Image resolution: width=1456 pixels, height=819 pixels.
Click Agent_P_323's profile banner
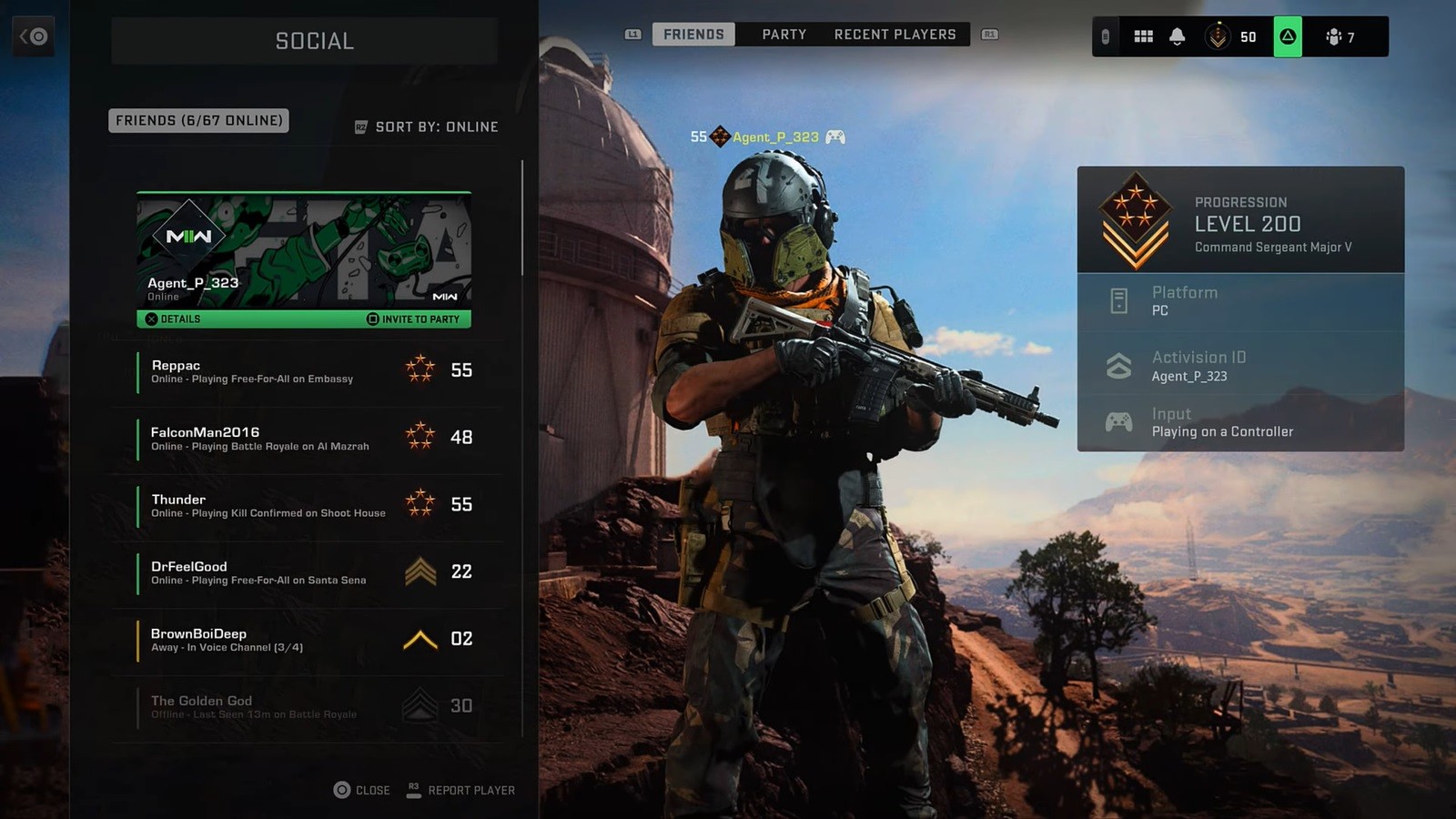click(304, 250)
